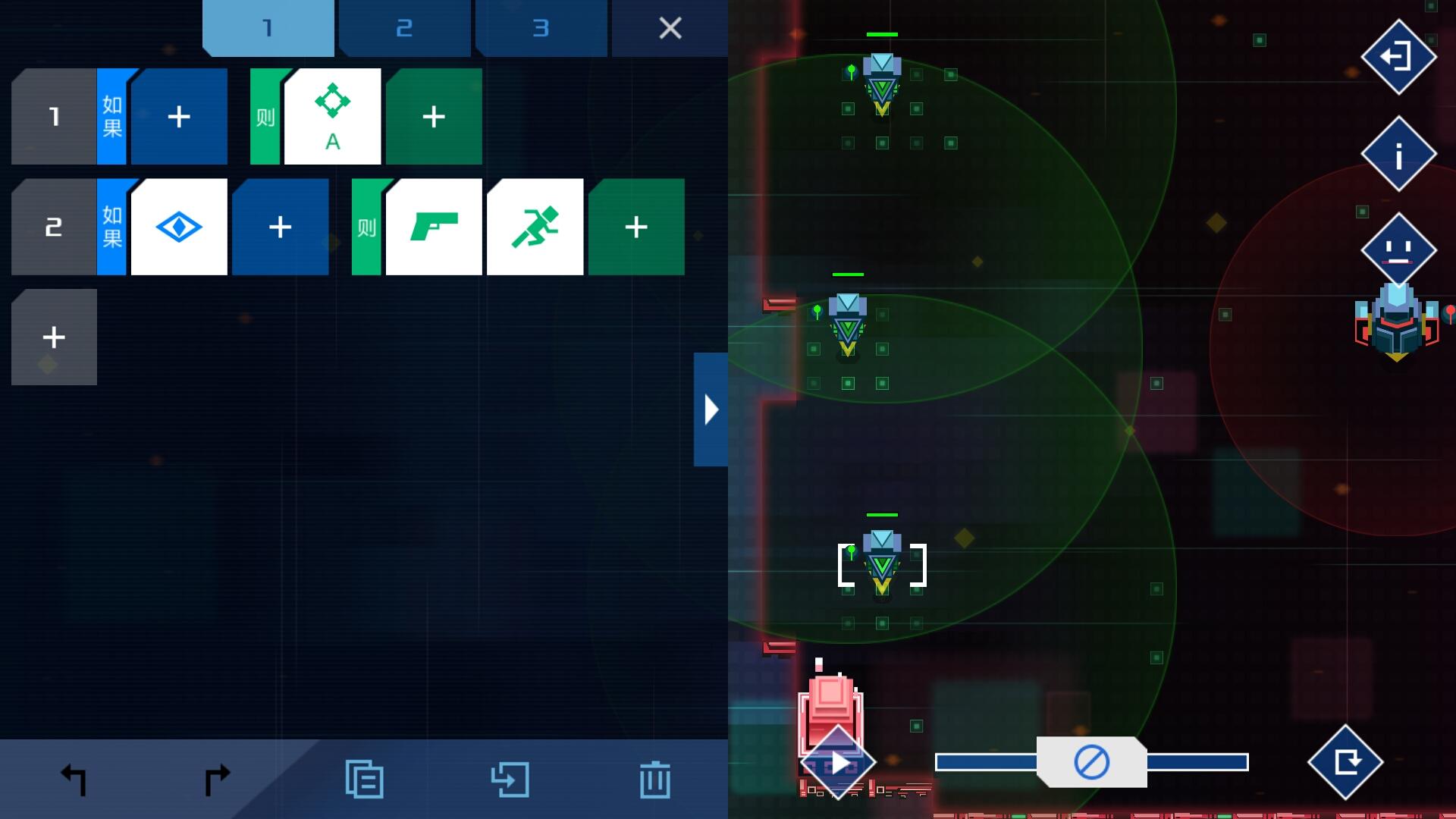
Task: Click the top-right exit diamond icon
Action: (1398, 57)
